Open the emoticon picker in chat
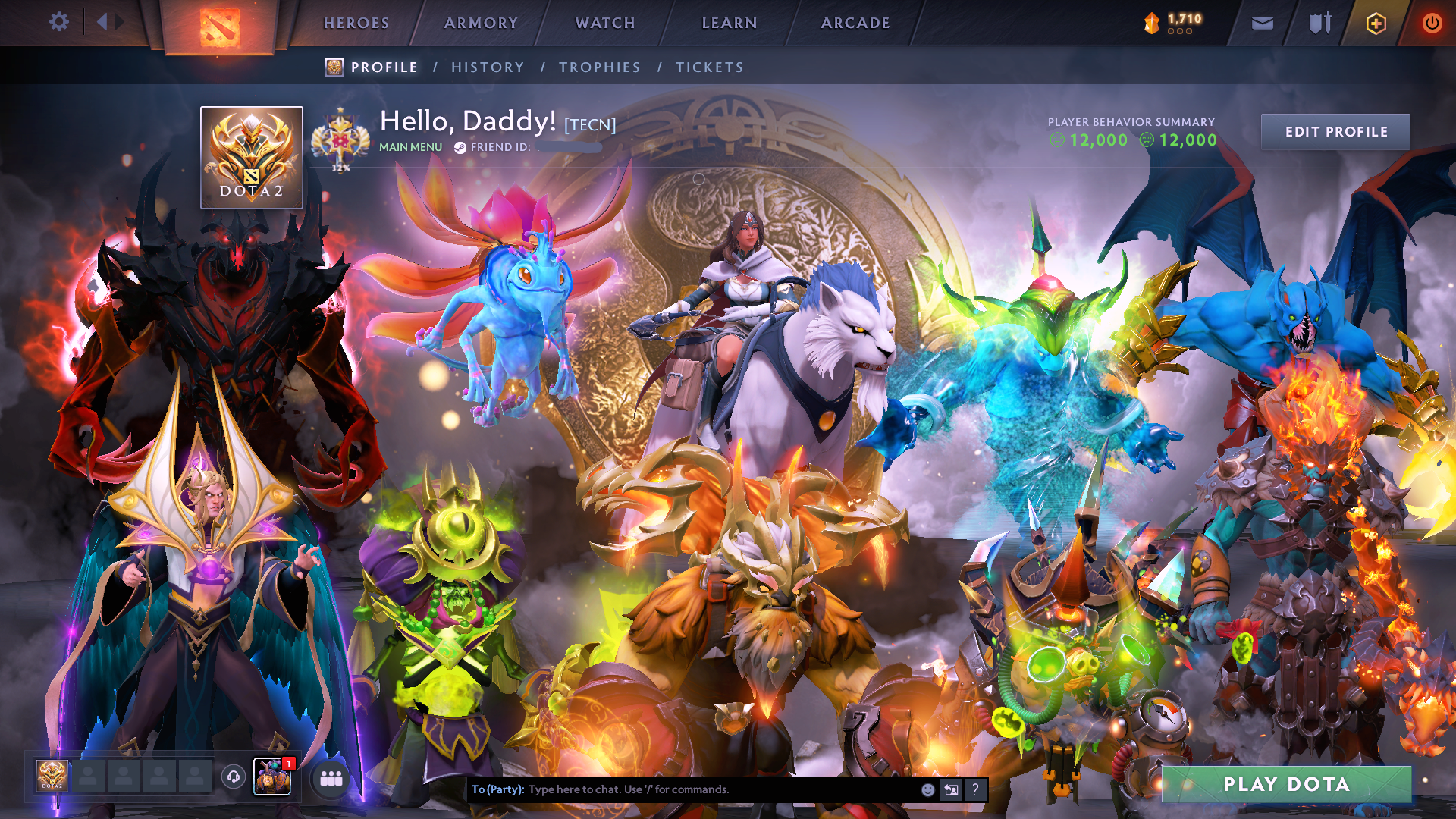 click(927, 789)
